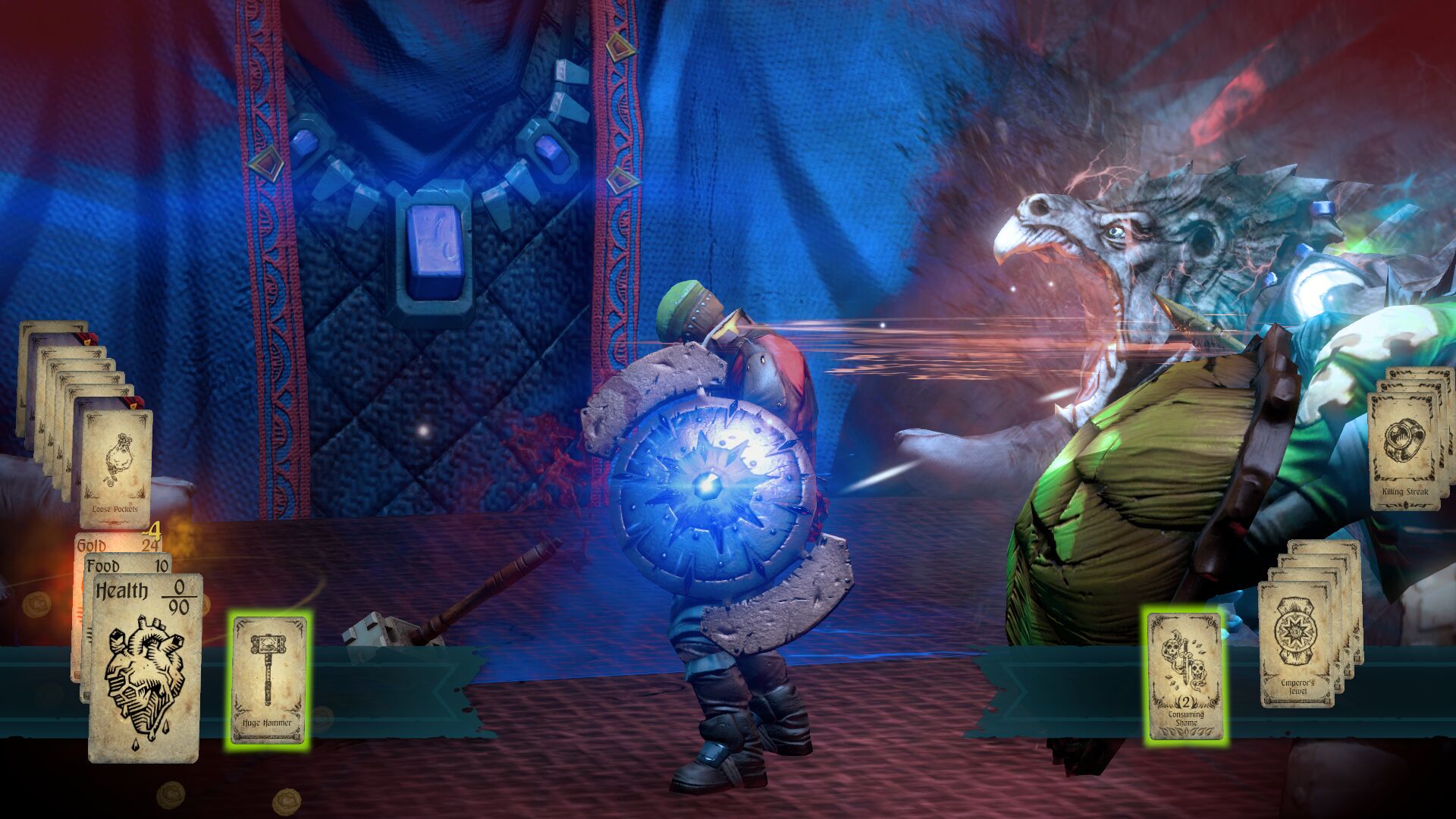Viewport: 1456px width, 819px height.
Task: Choose the Consuming Shame card
Action: (x=1185, y=676)
